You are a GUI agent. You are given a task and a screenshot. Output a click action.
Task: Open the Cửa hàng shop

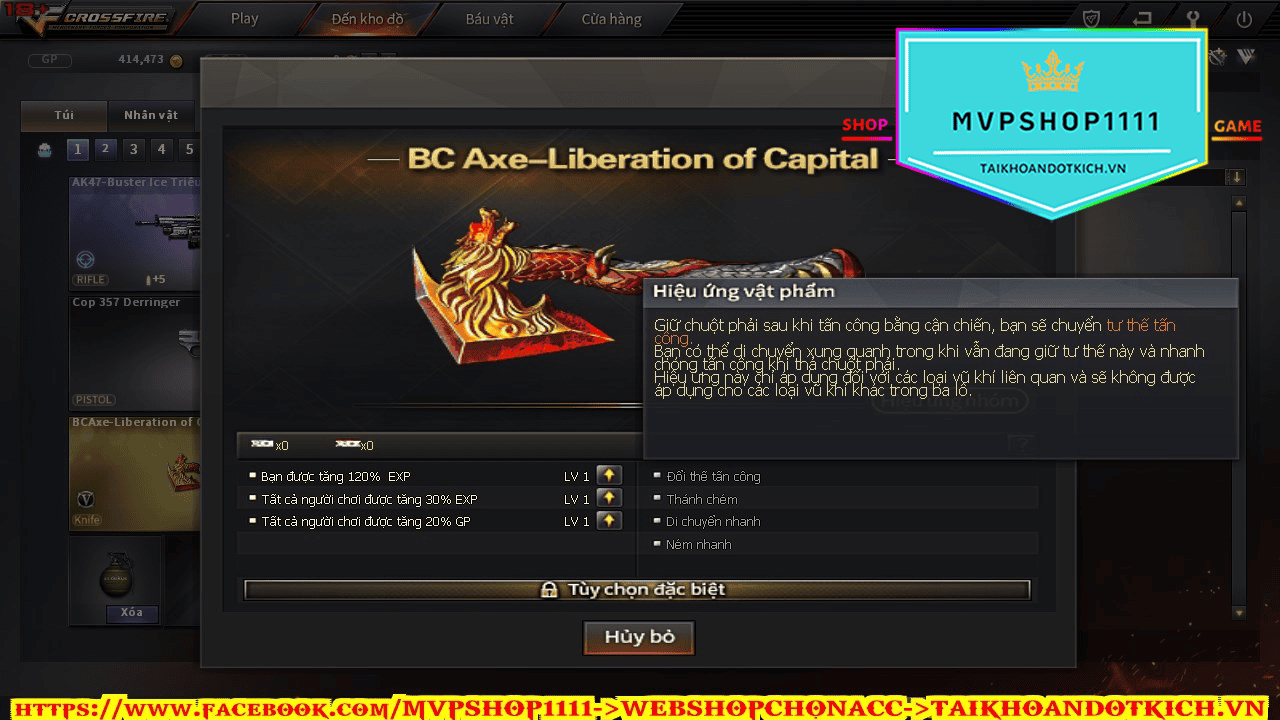pyautogui.click(x=611, y=19)
